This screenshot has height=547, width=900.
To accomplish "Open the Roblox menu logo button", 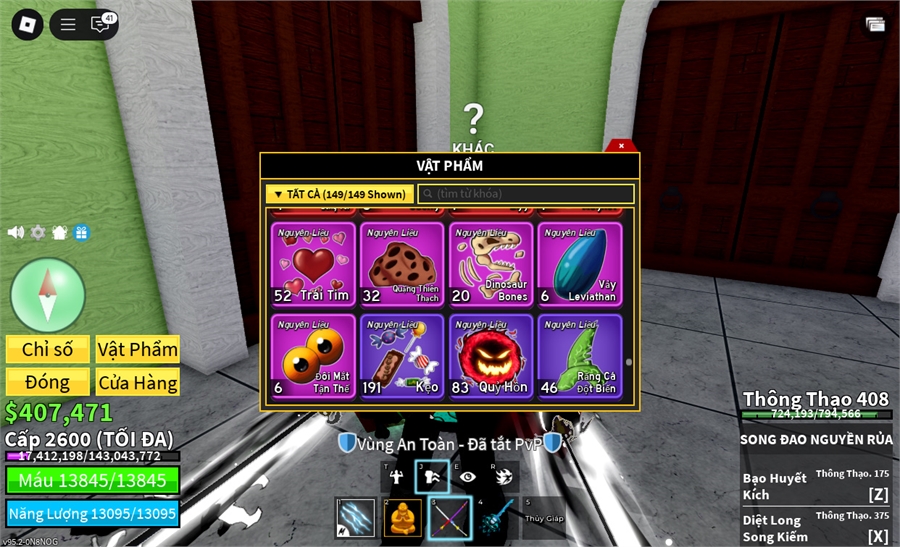I will 27,25.
